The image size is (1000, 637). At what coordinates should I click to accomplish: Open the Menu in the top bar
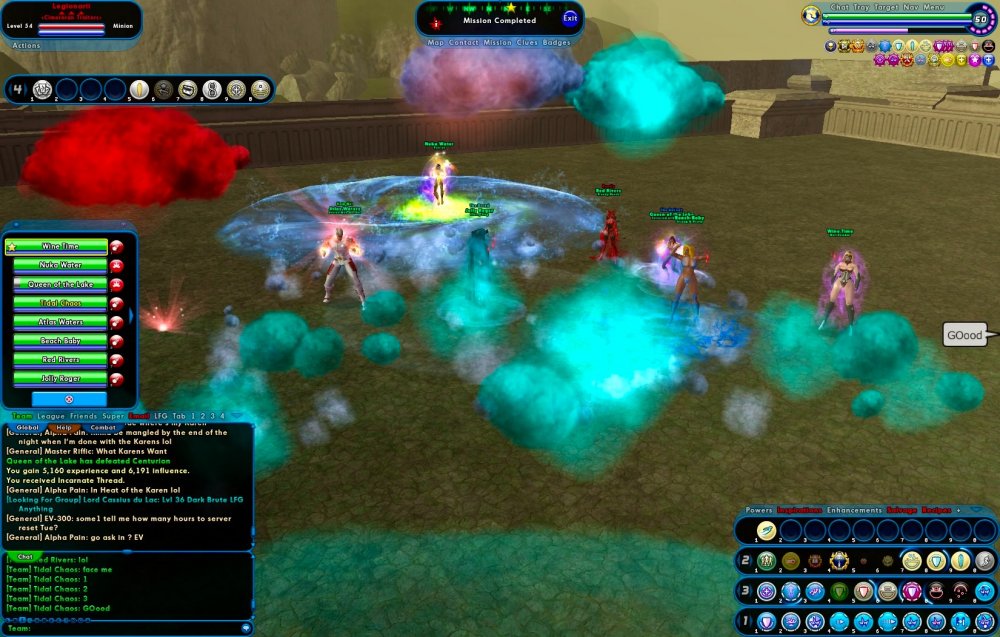pos(933,8)
